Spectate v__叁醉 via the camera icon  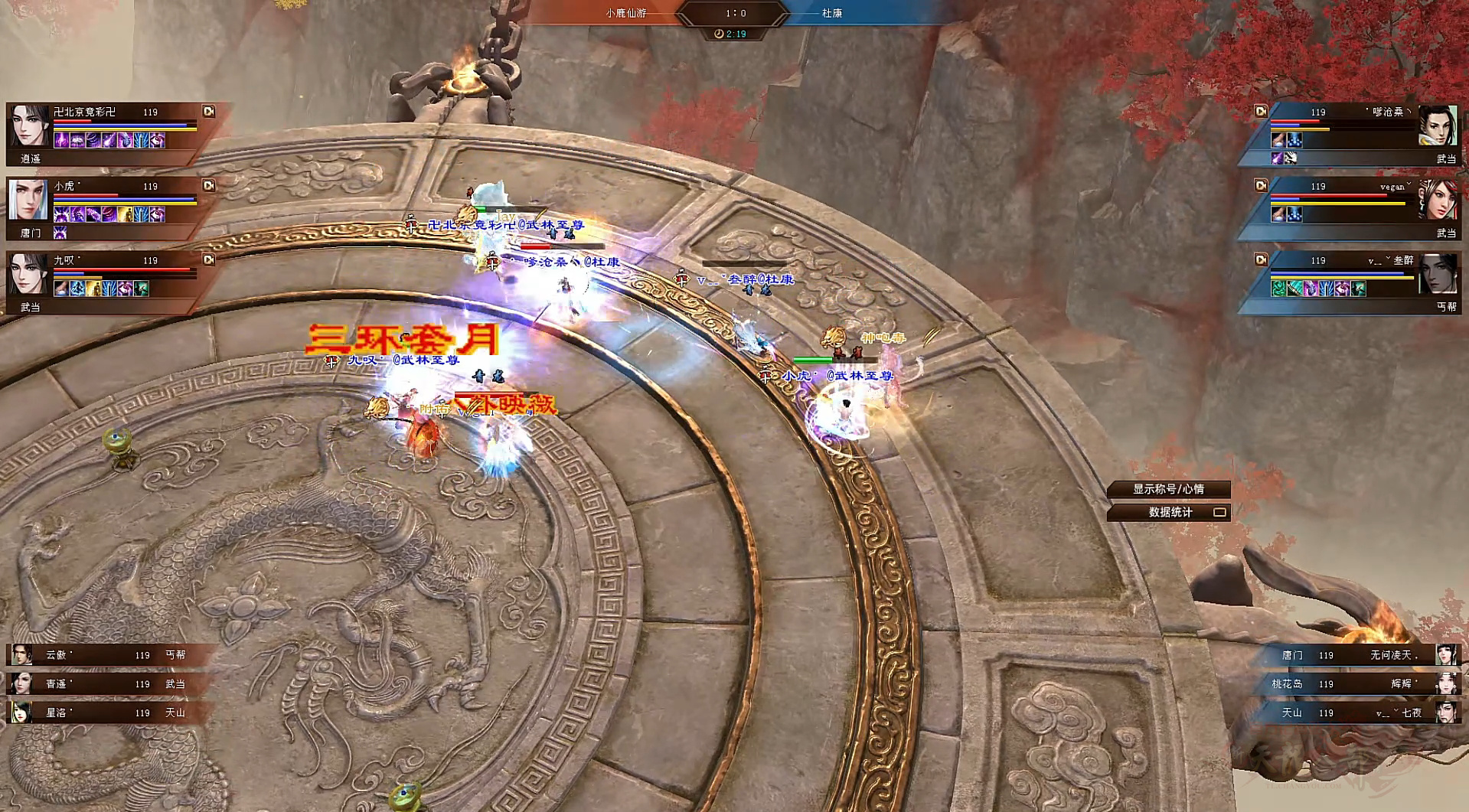pyautogui.click(x=1260, y=260)
